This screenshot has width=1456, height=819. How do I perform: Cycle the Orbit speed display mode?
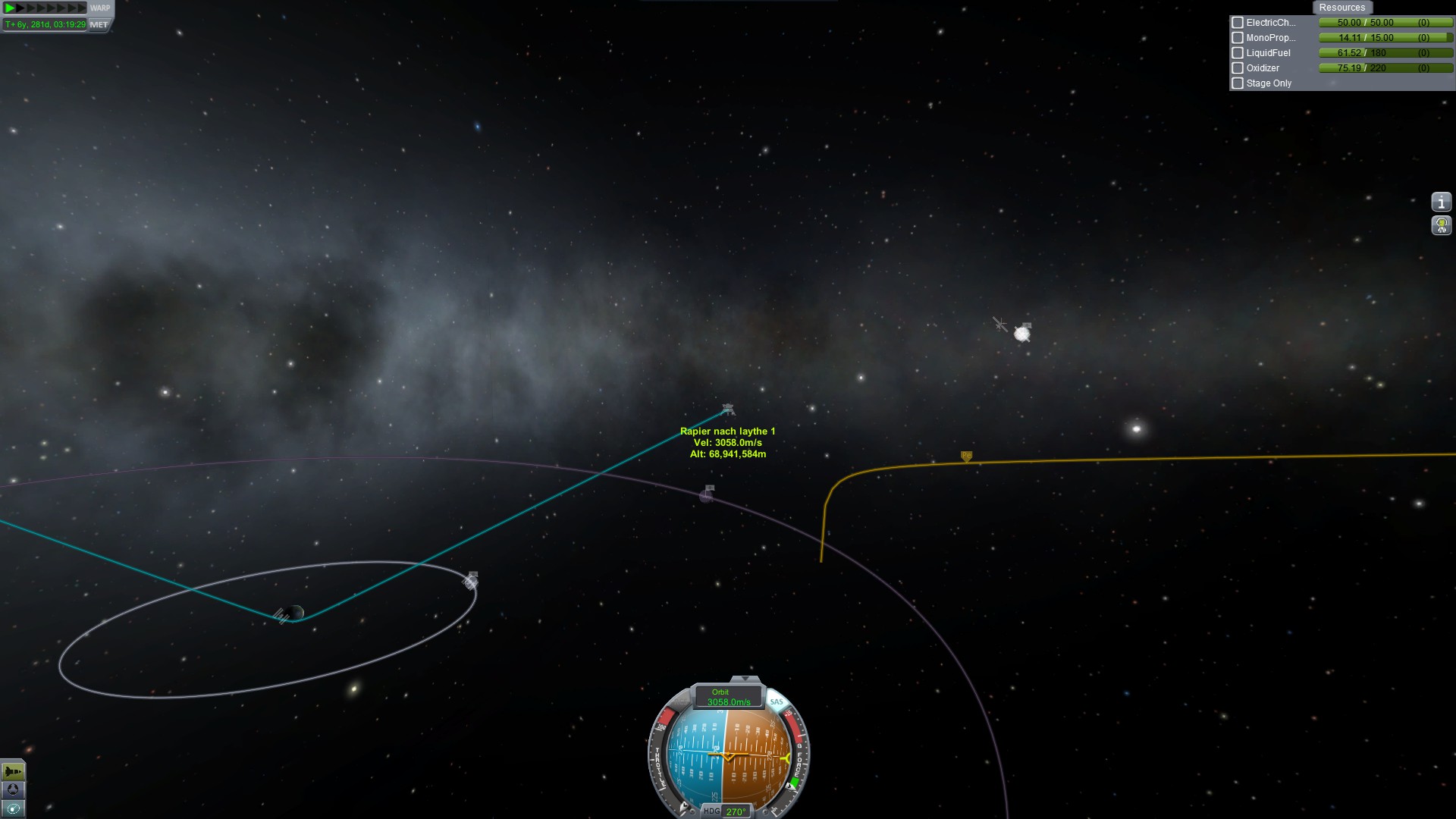tap(728, 697)
